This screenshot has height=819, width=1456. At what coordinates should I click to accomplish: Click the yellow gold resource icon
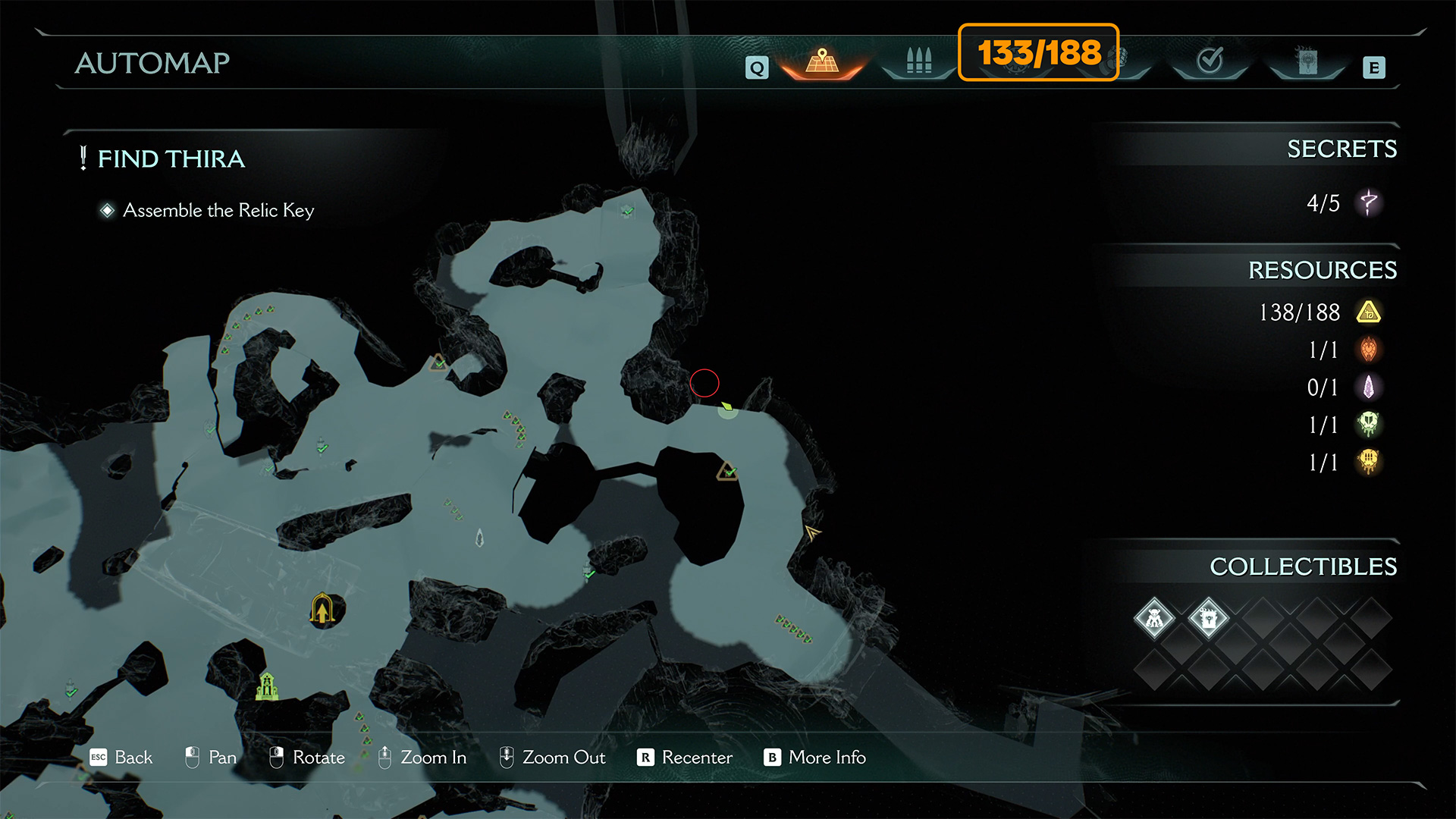click(x=1369, y=312)
